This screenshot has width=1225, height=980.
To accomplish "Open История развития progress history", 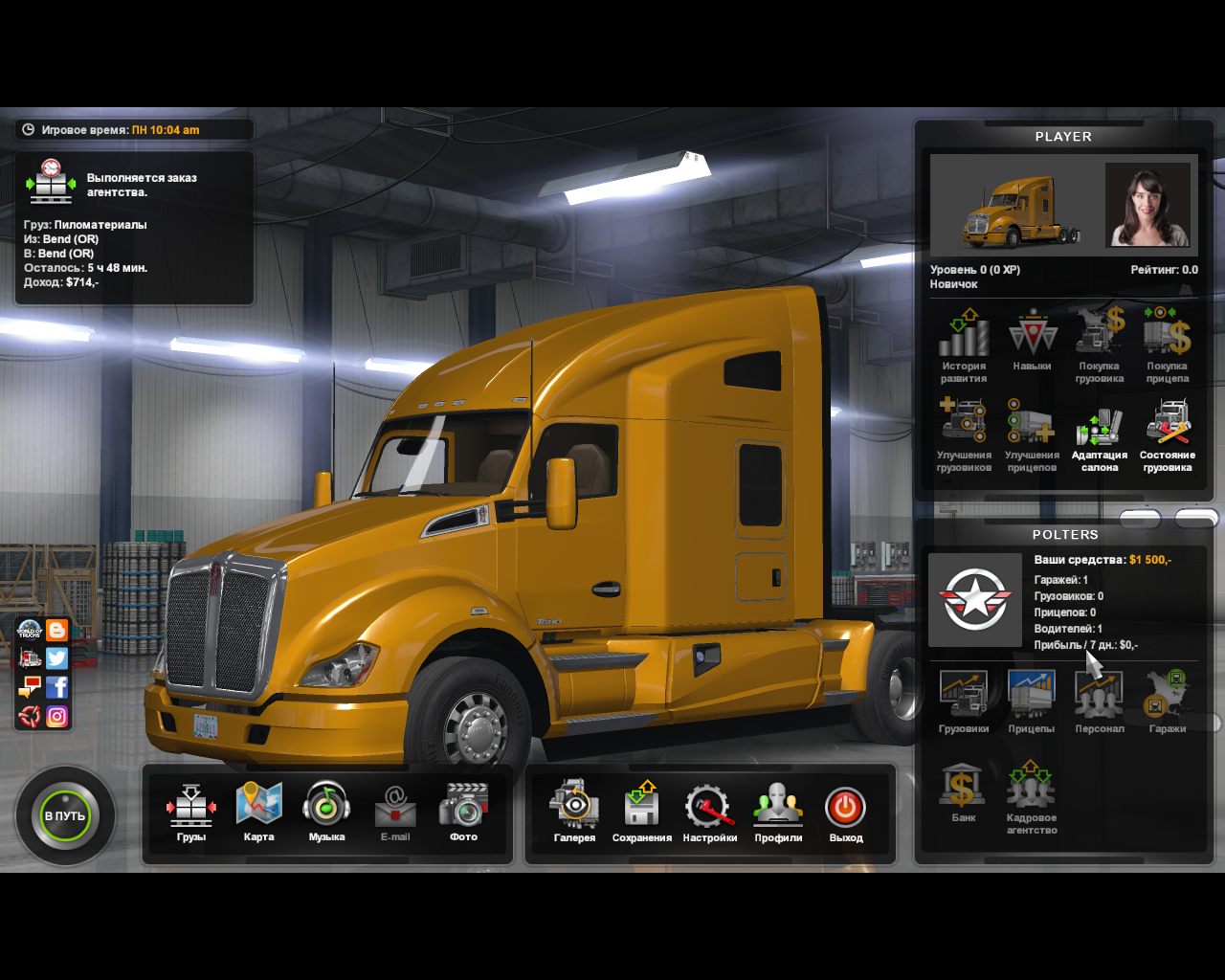I will (x=964, y=345).
